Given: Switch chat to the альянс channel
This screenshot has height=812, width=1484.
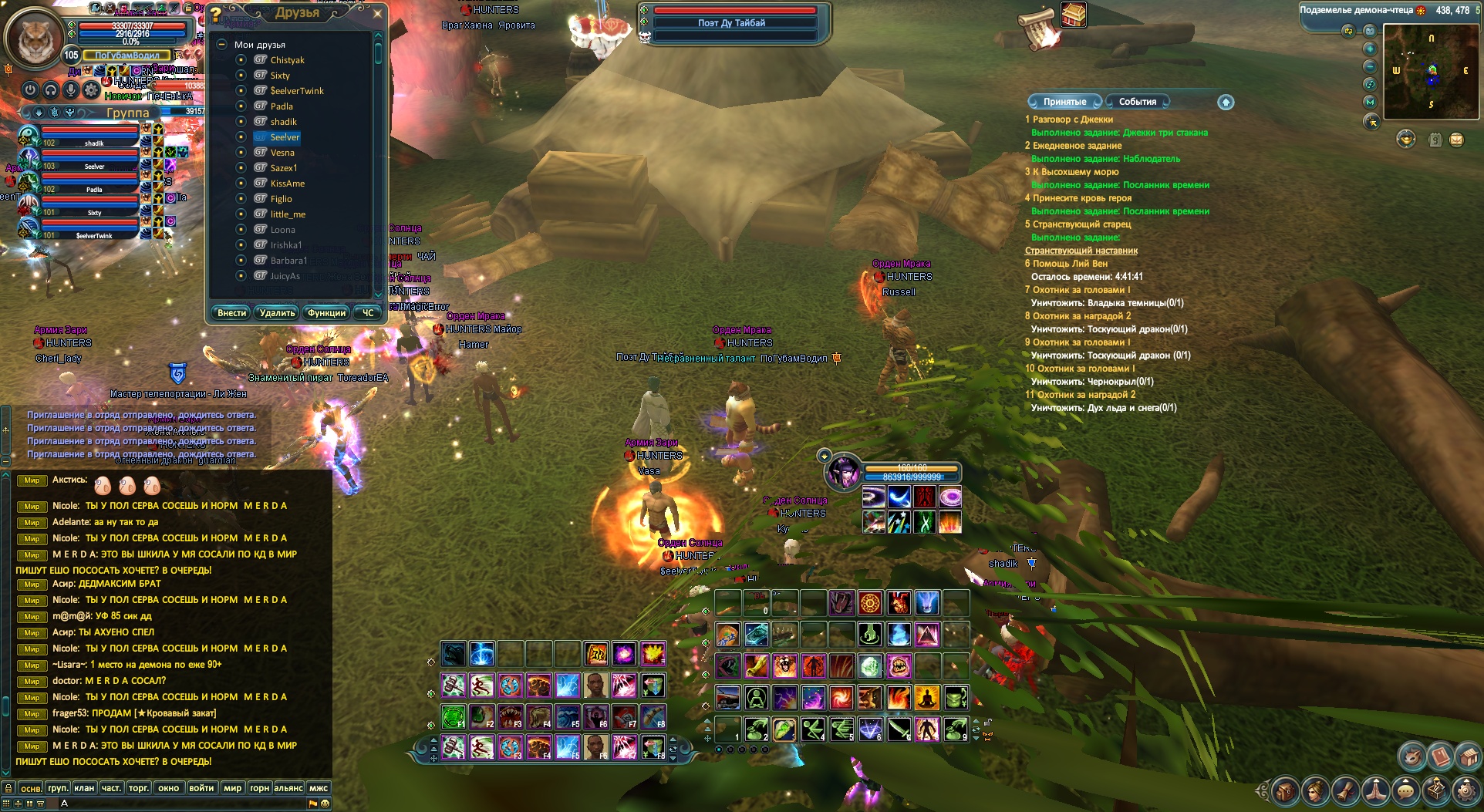Looking at the screenshot, I should [x=288, y=788].
